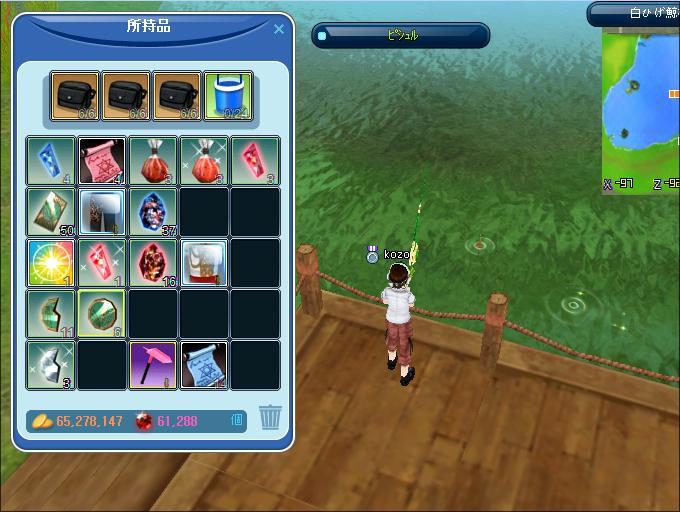Click the 個 button beside the currency
The width and height of the screenshot is (680, 512).
pos(237,421)
